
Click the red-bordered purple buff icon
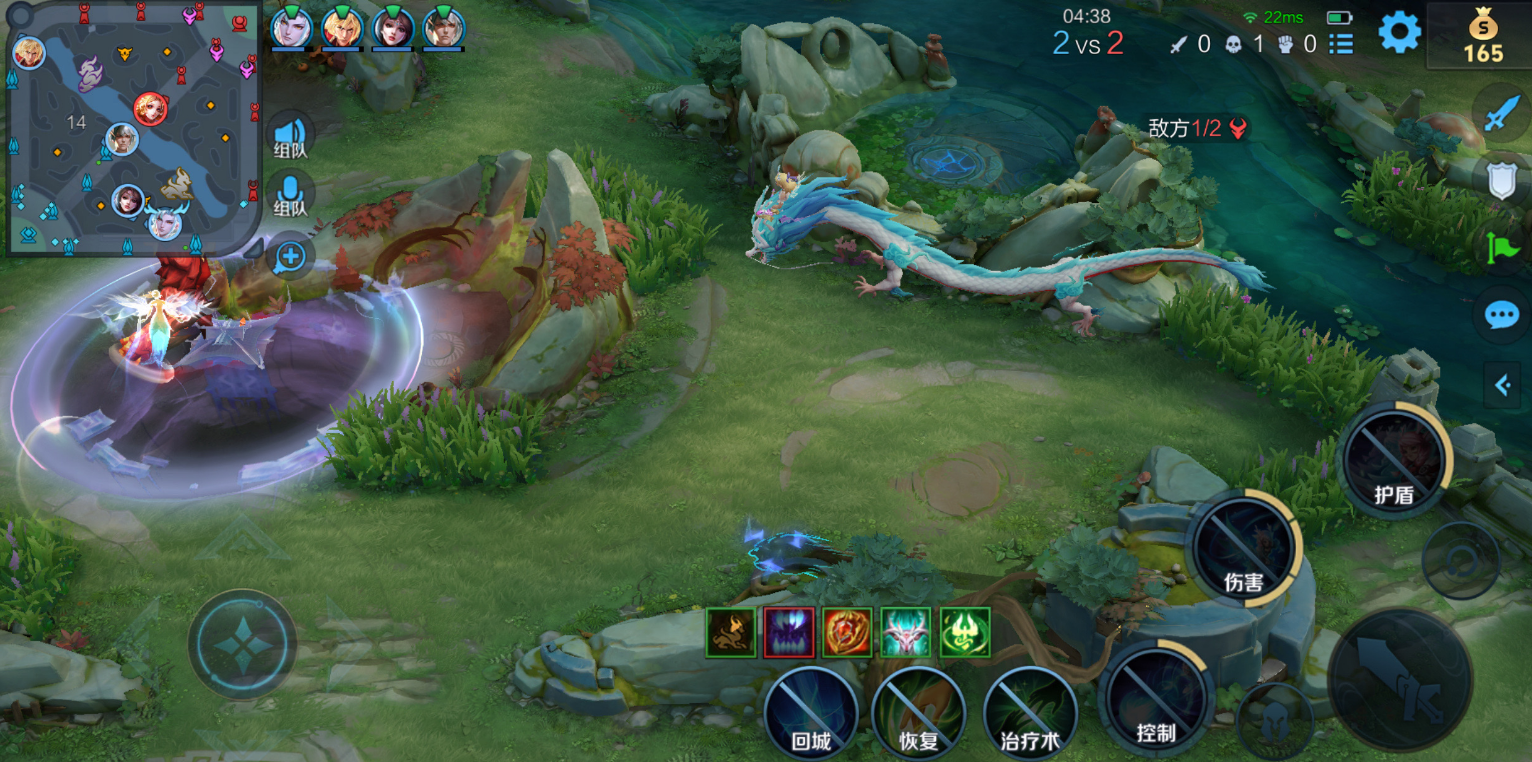pyautogui.click(x=789, y=632)
